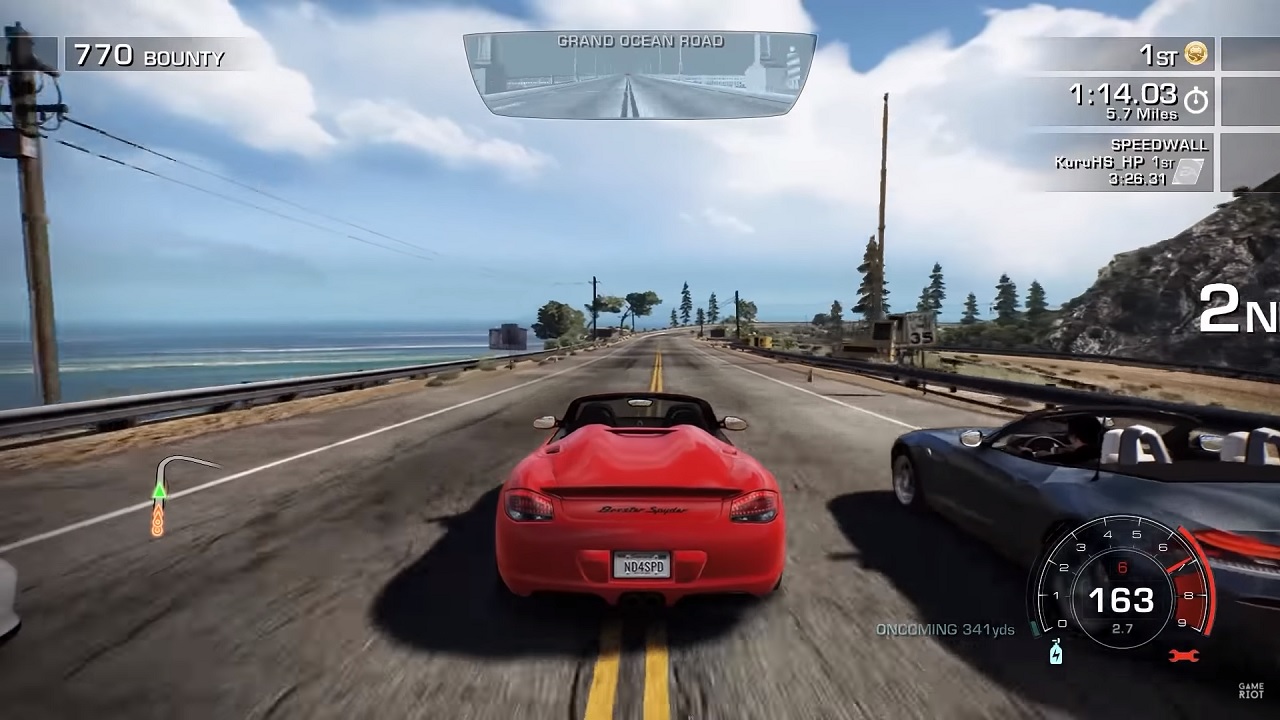Screen dimensions: 1280x720
Task: Select the route checkpoint marker above the minimap arrow
Action: tap(156, 519)
